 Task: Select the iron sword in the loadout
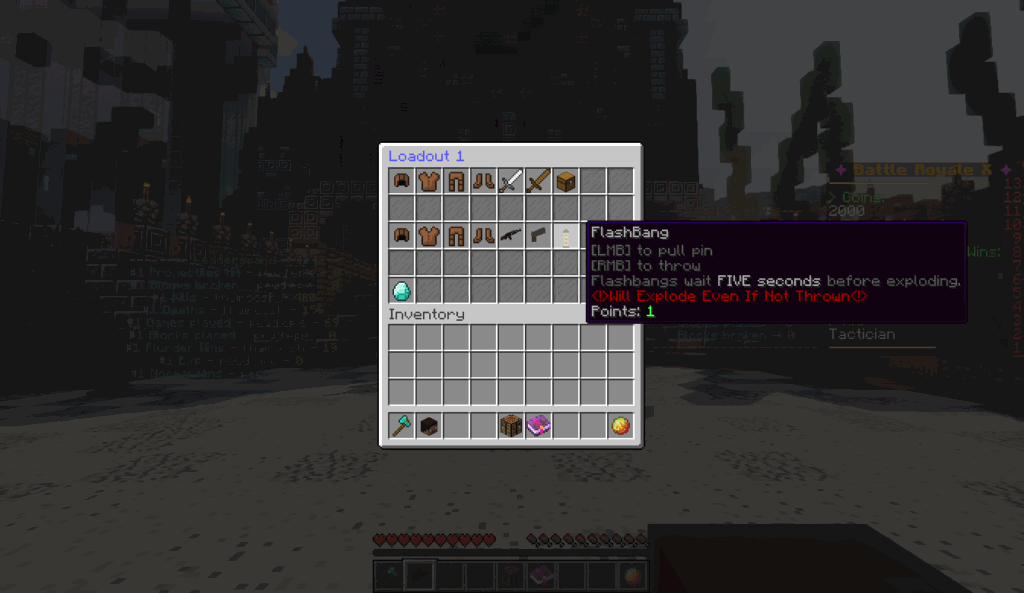coord(511,181)
